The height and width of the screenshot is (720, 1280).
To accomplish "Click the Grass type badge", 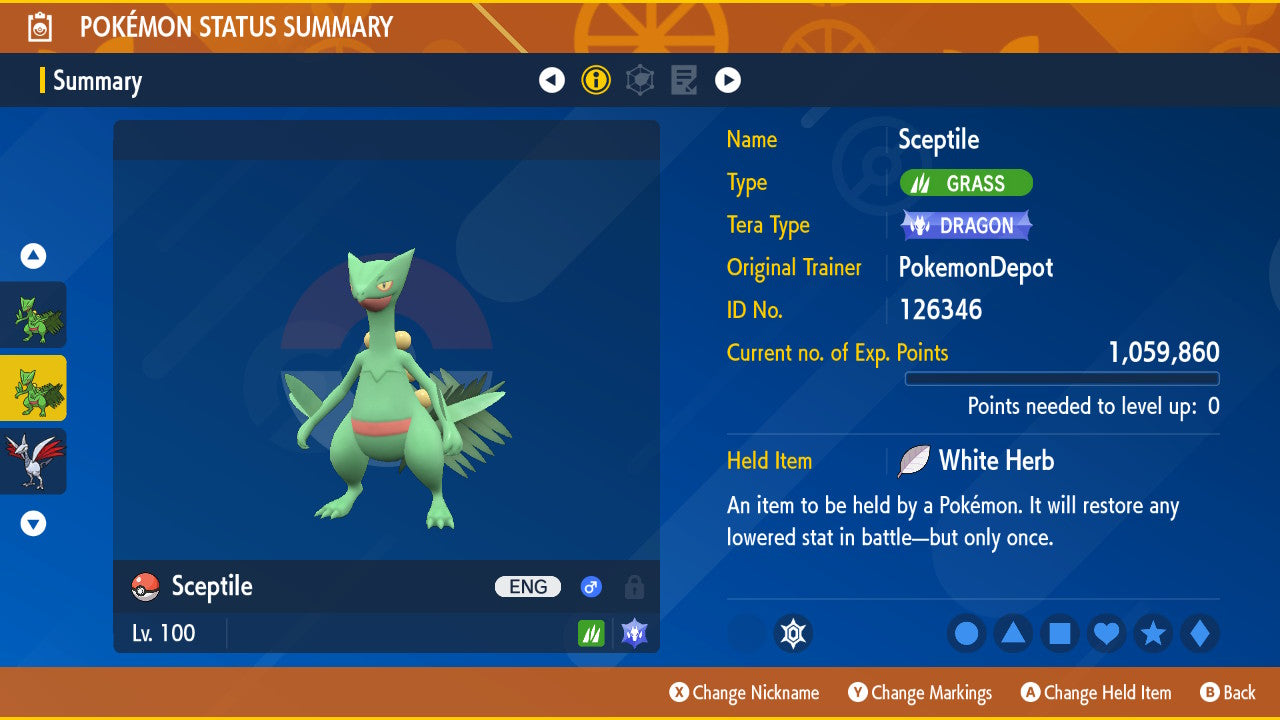I will 966,183.
